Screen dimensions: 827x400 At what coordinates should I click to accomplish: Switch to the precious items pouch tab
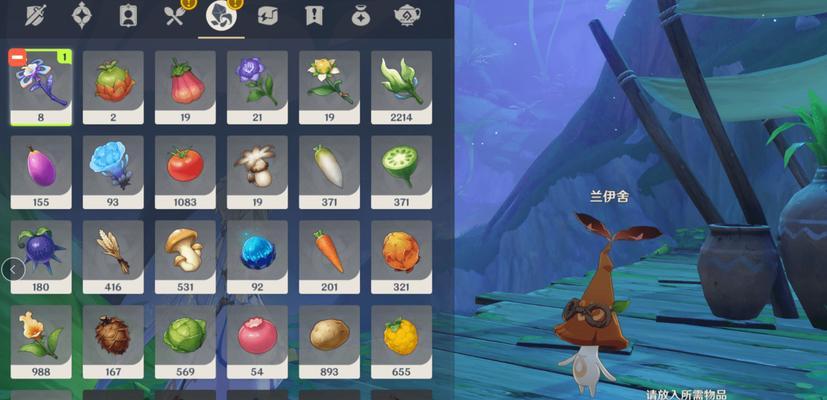(361, 16)
